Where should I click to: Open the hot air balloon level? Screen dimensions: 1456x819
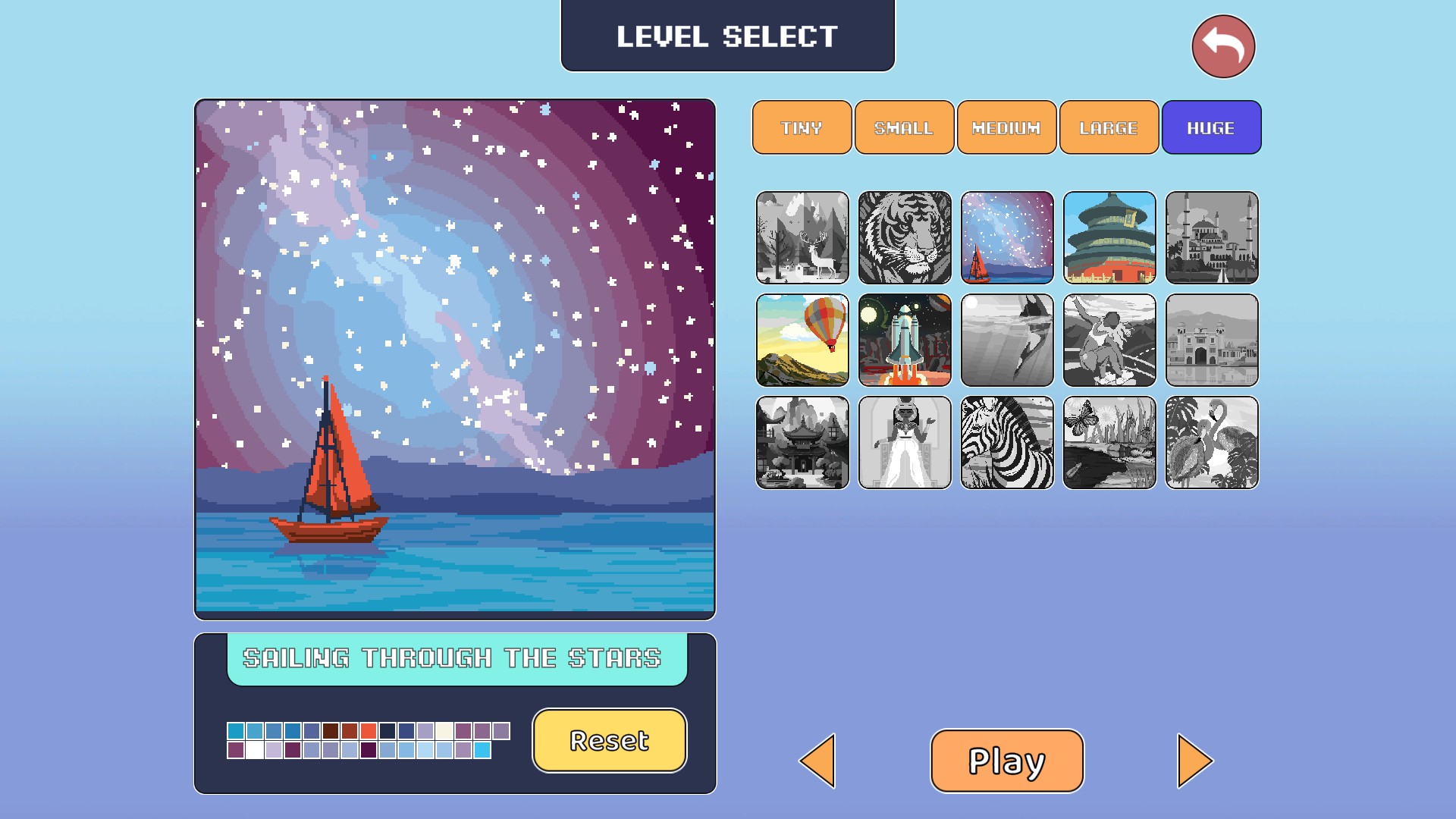click(x=802, y=340)
